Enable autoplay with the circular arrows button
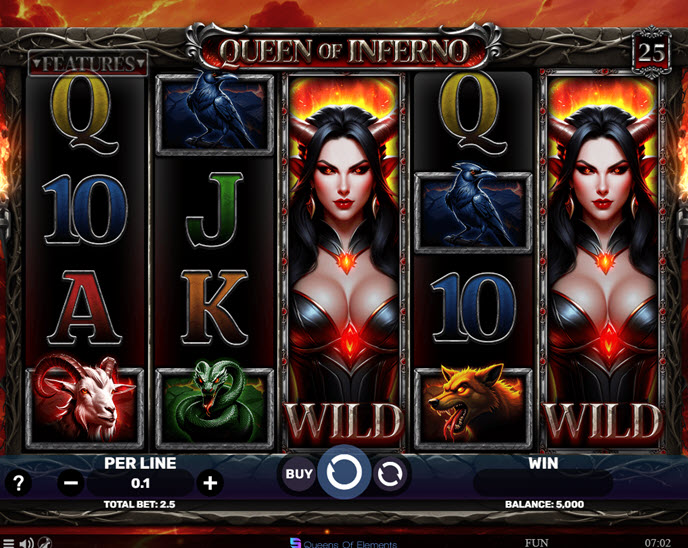 tap(391, 474)
